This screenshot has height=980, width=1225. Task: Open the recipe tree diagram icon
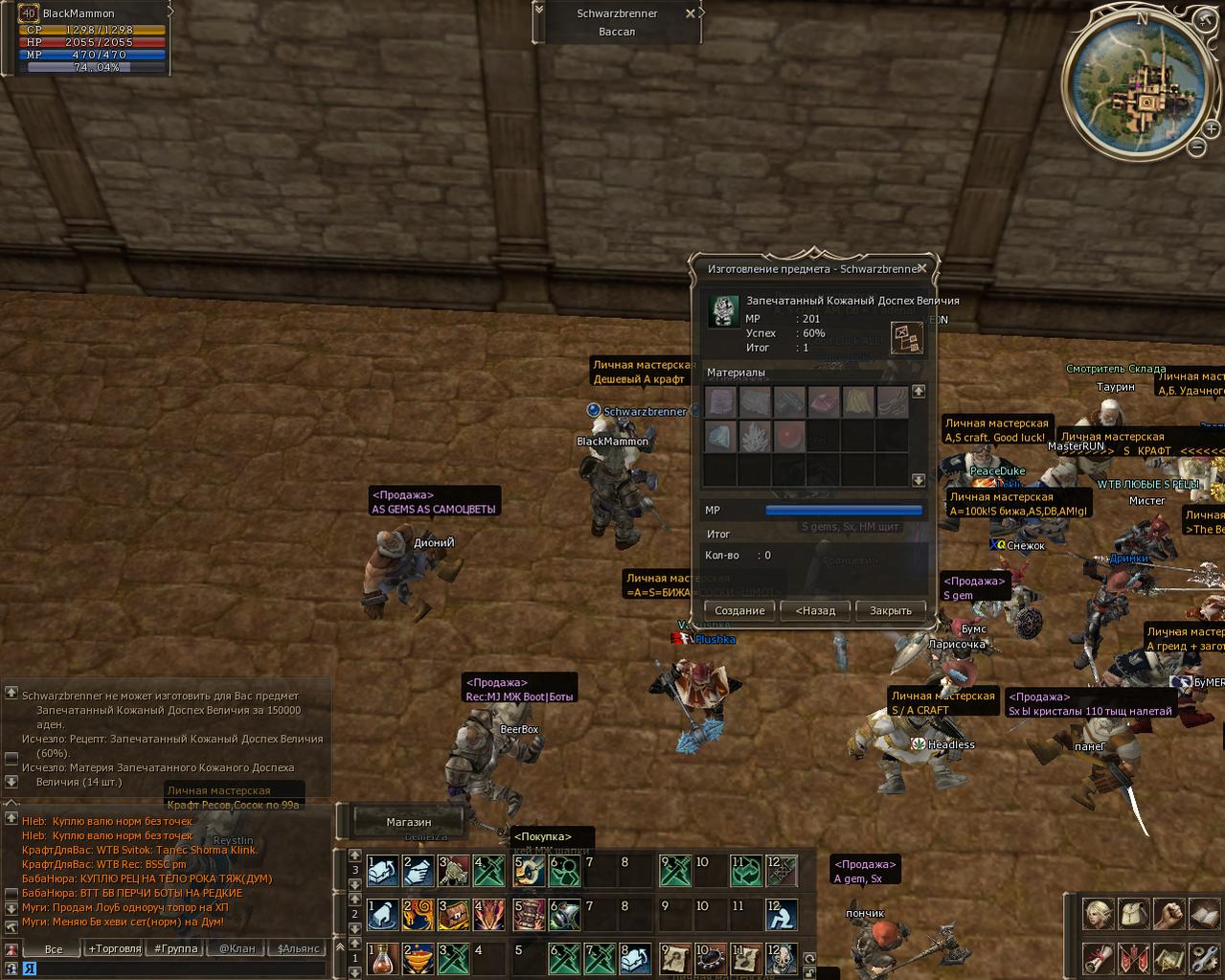click(906, 337)
